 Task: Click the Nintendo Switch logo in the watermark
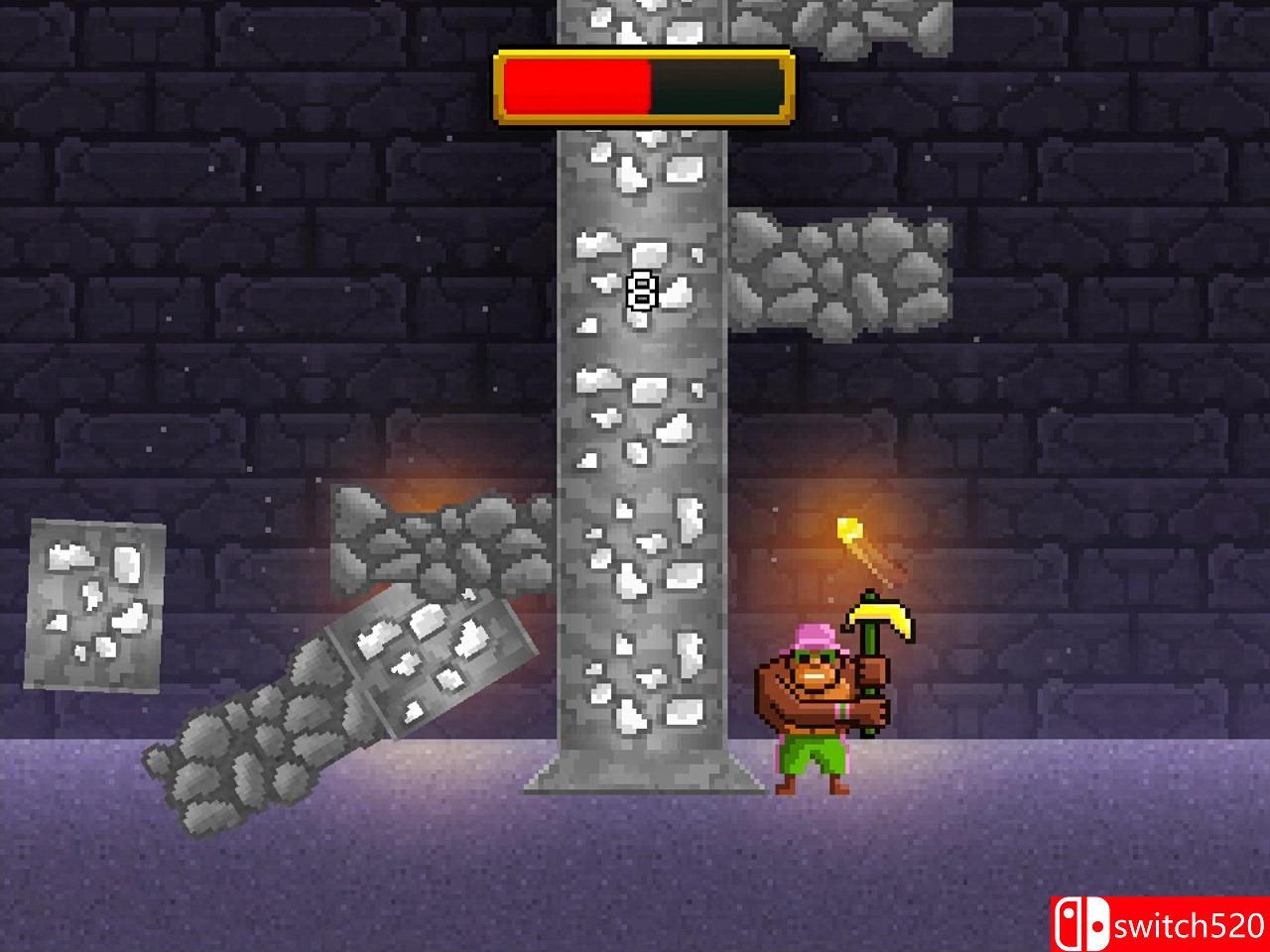1081,921
